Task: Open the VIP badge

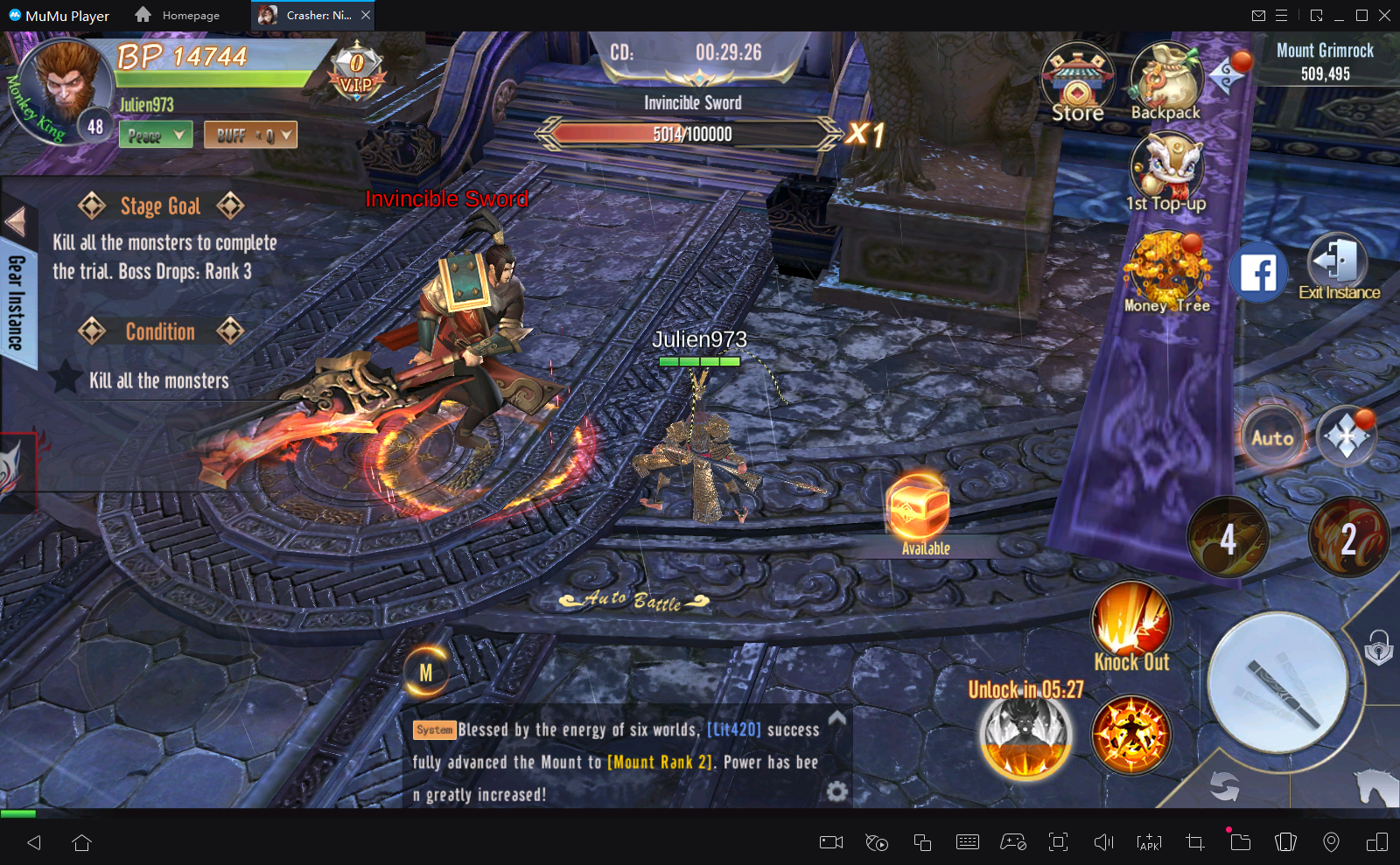Action: (x=356, y=72)
